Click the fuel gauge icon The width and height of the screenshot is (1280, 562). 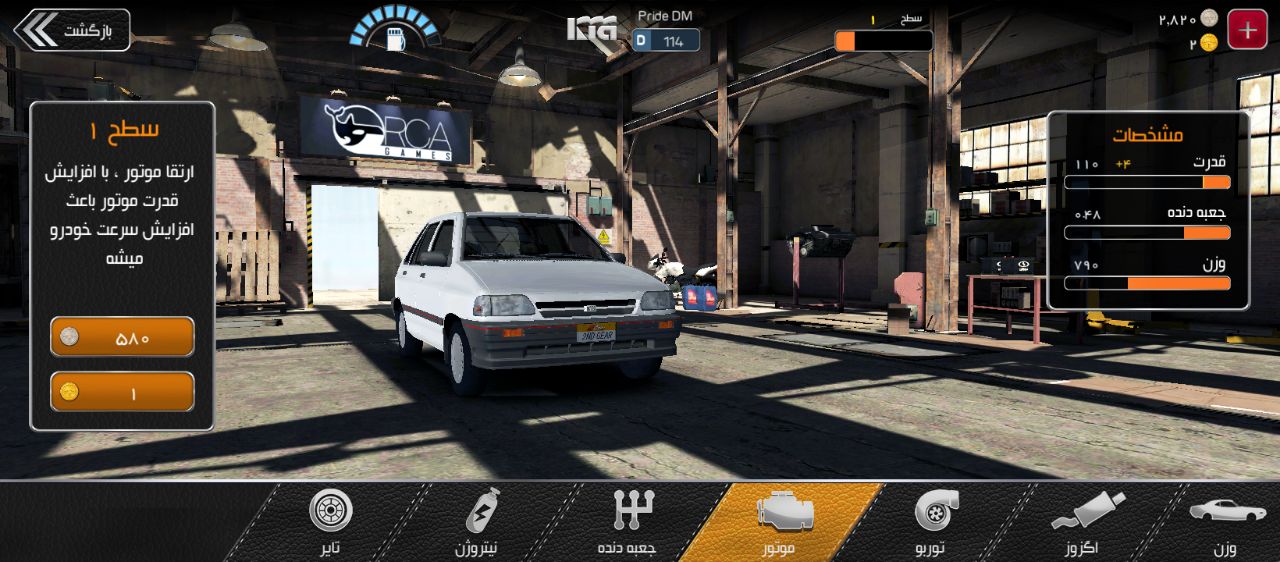[394, 32]
